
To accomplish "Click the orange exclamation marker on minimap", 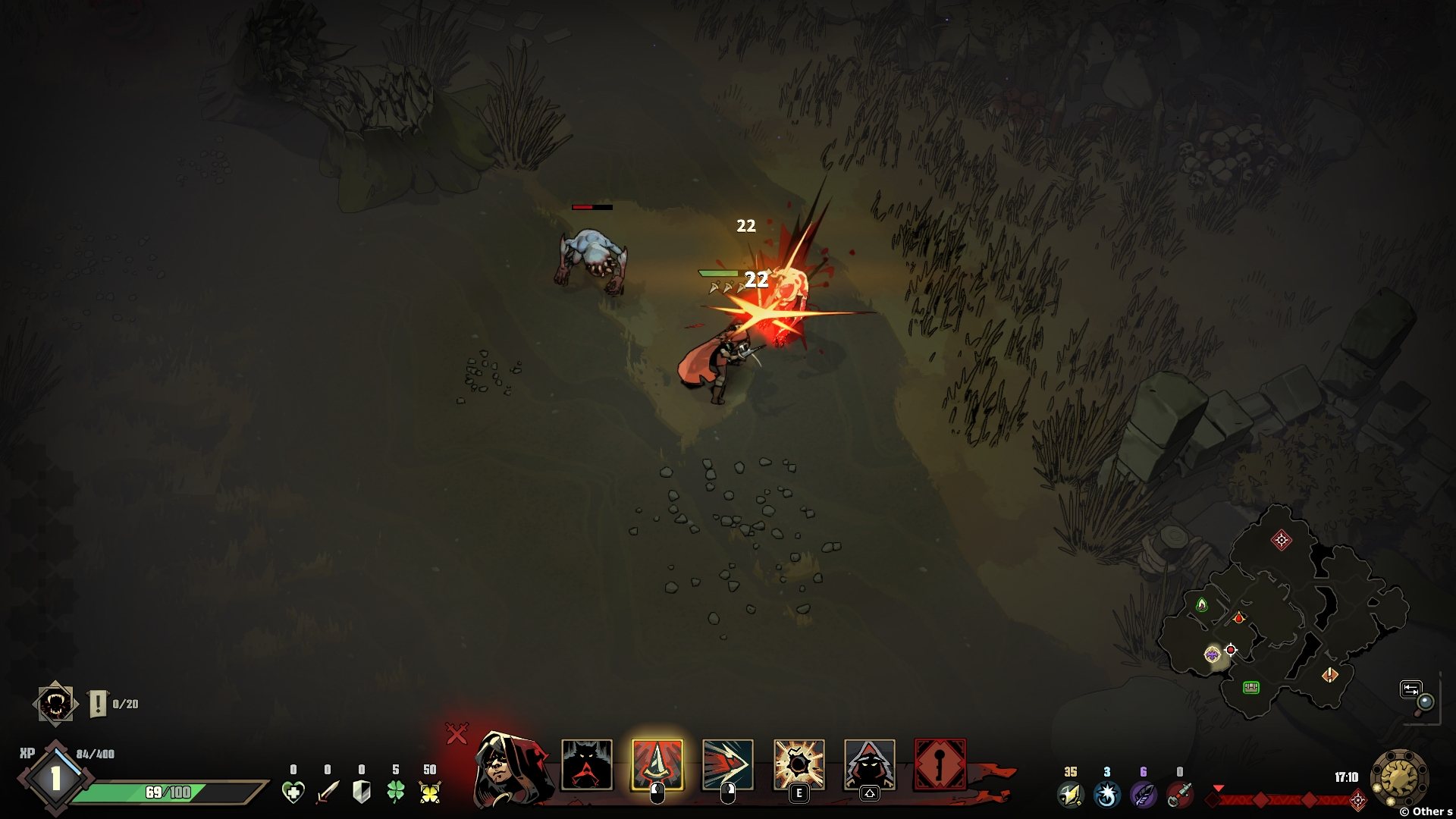I will 1330,675.
